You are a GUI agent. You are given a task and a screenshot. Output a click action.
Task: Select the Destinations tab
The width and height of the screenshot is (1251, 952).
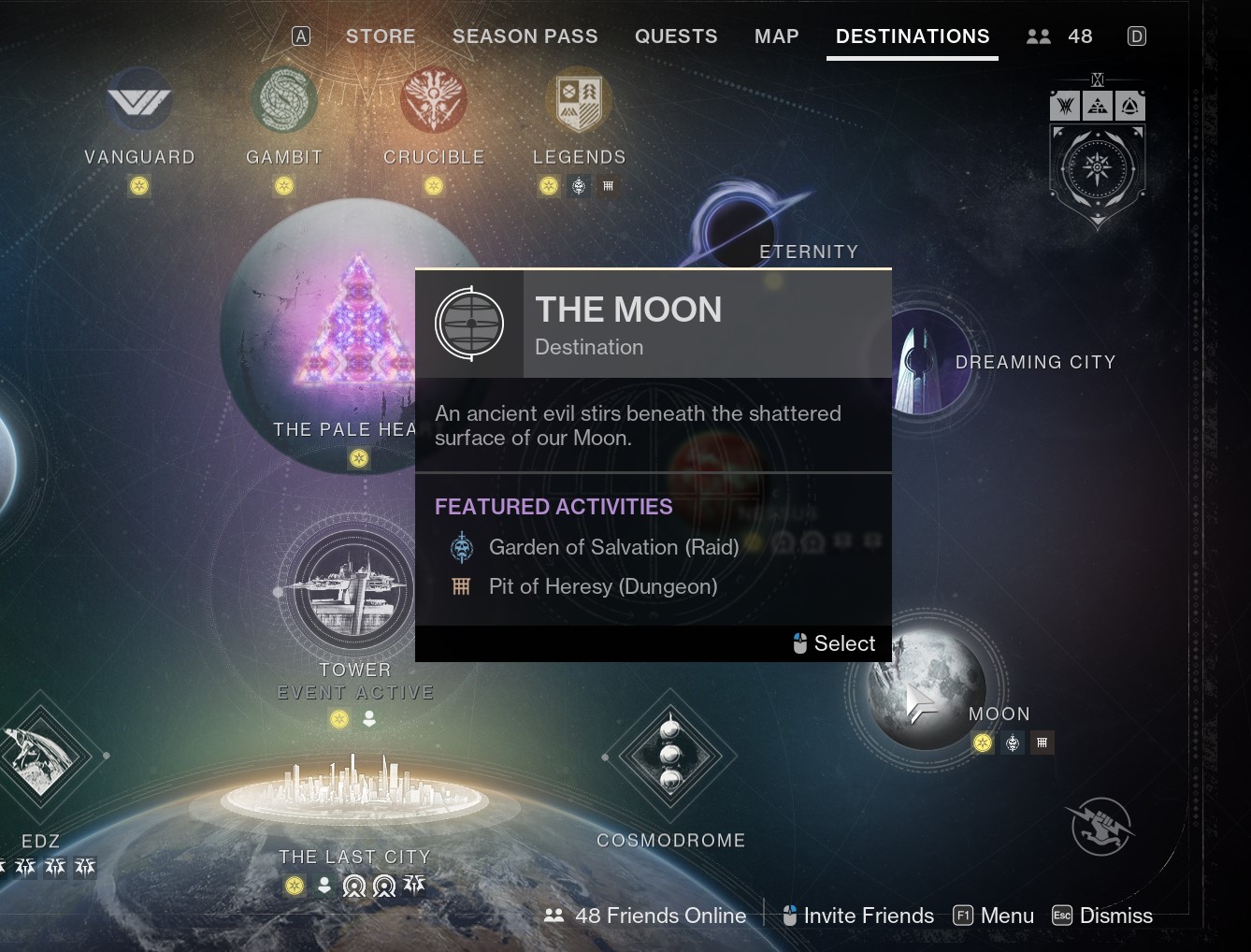[912, 36]
